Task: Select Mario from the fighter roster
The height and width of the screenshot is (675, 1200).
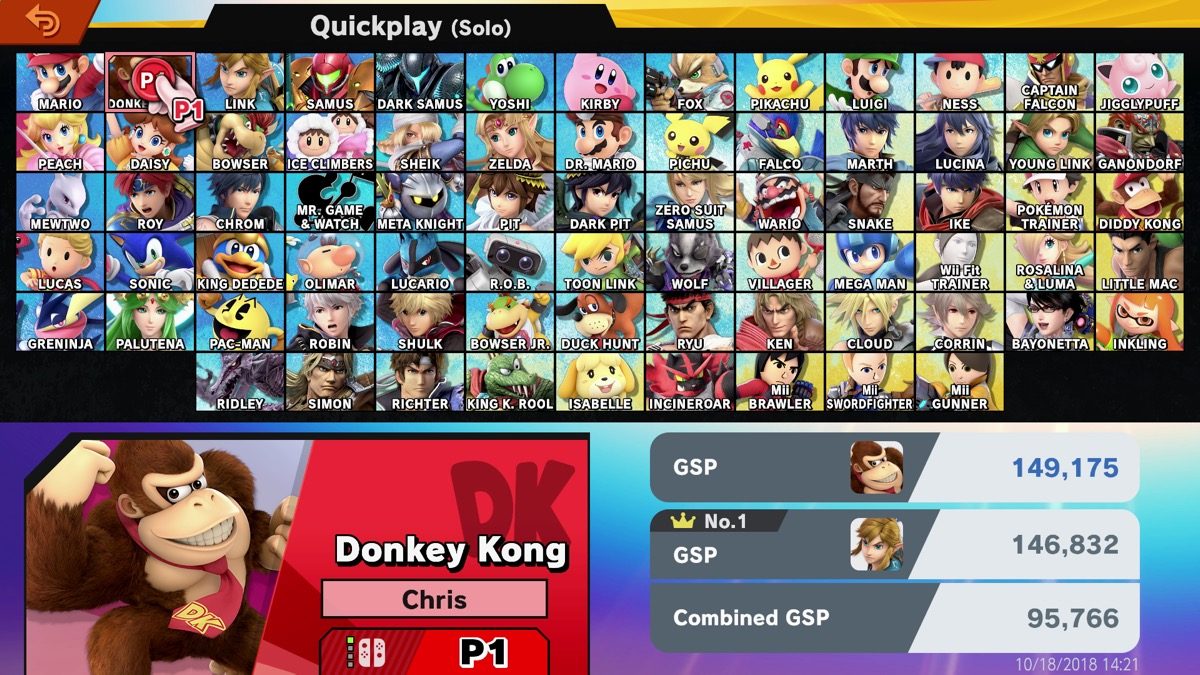Action: coord(60,82)
